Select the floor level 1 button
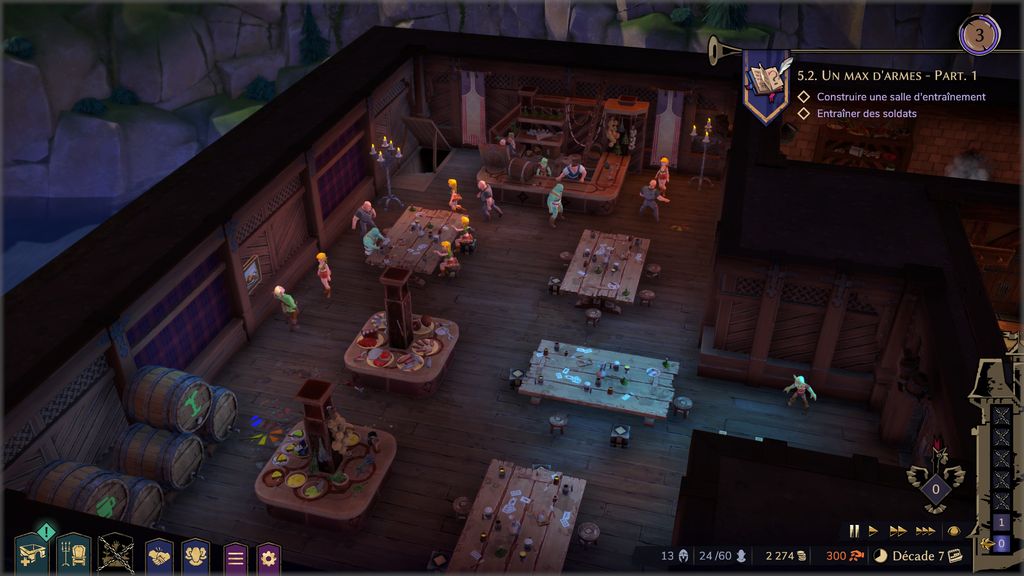This screenshot has width=1024, height=576. [1002, 523]
